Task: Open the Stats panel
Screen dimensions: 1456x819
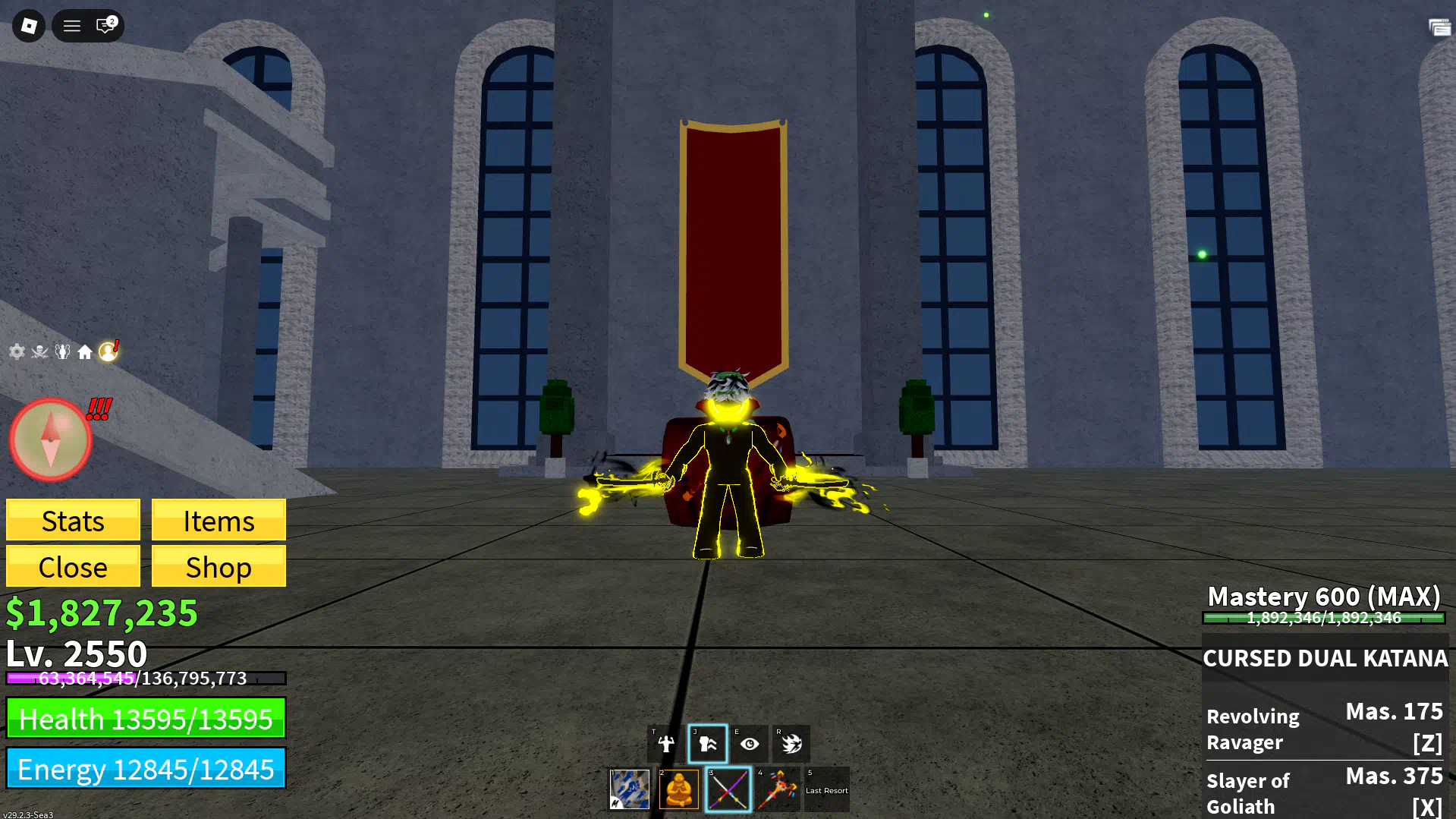Action: (x=73, y=521)
